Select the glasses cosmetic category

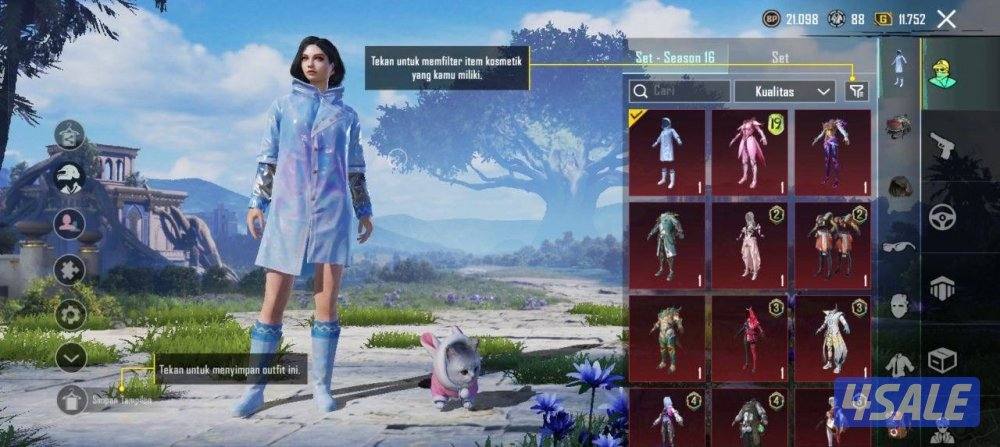tap(899, 246)
